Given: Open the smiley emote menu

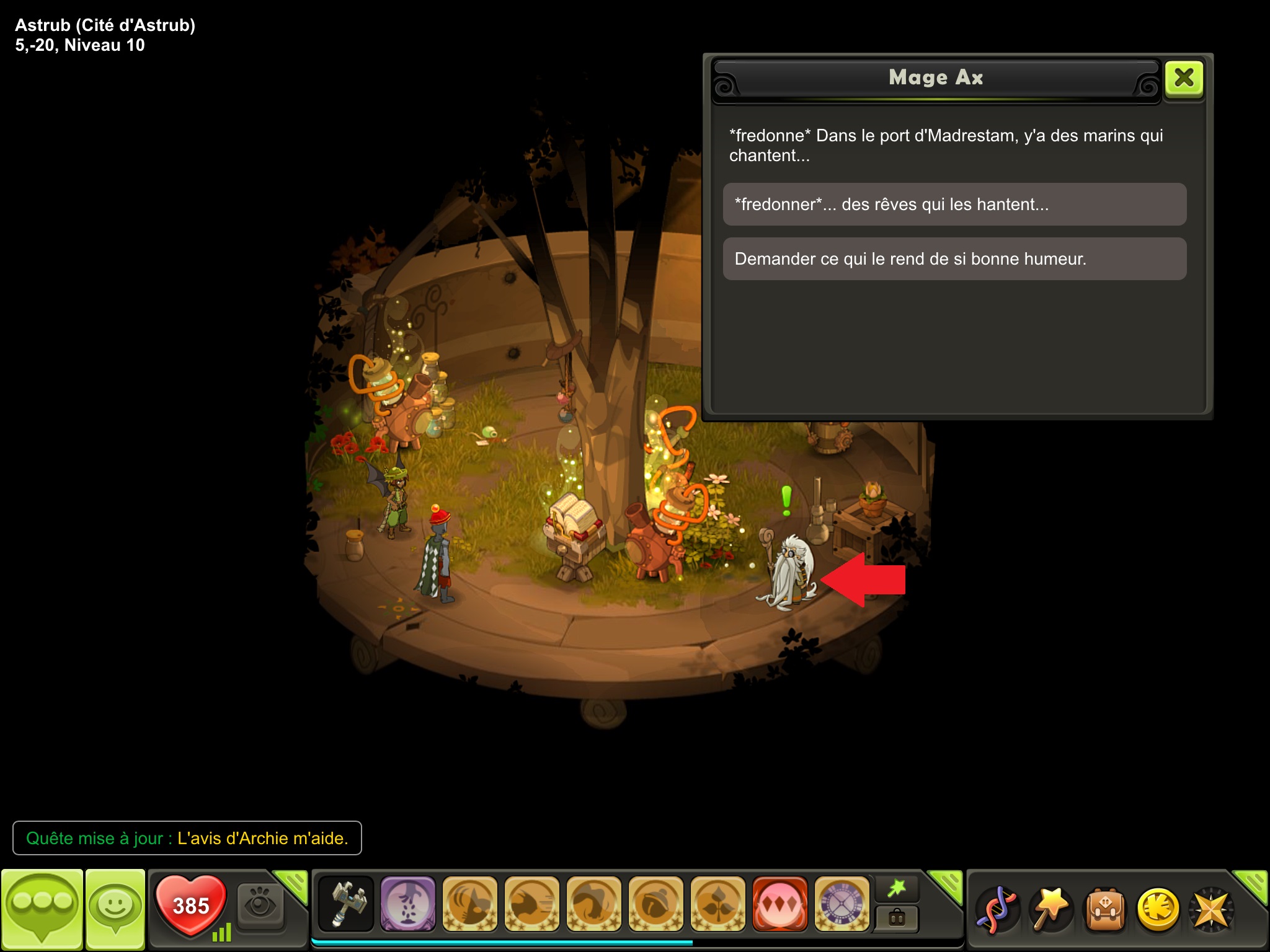Looking at the screenshot, I should [x=115, y=907].
